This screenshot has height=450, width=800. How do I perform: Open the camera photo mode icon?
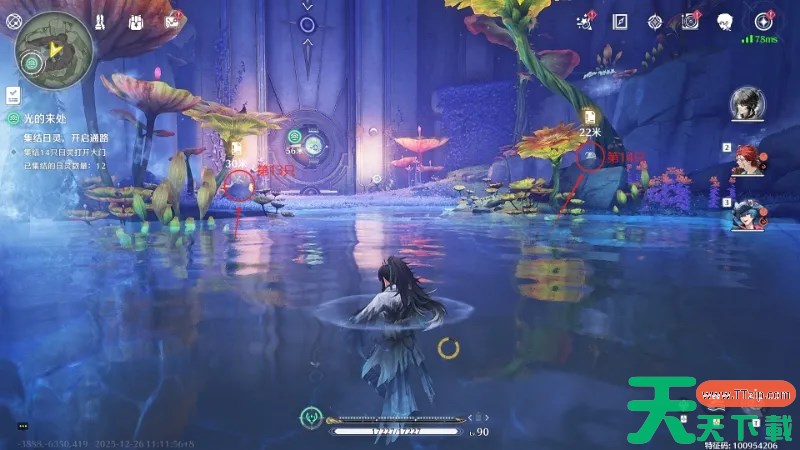click(x=690, y=21)
